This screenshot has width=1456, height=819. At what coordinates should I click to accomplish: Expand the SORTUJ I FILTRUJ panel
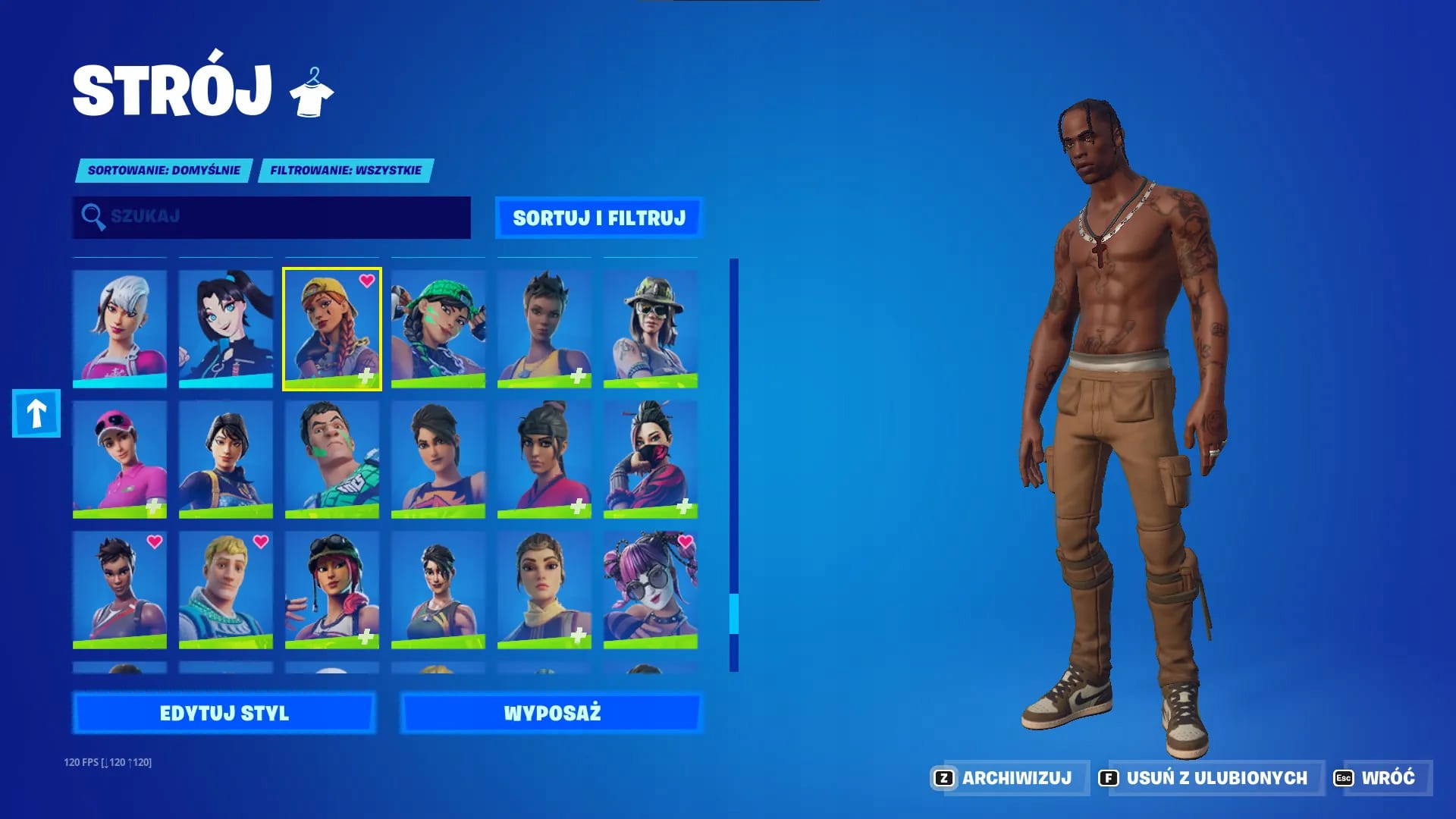(601, 217)
